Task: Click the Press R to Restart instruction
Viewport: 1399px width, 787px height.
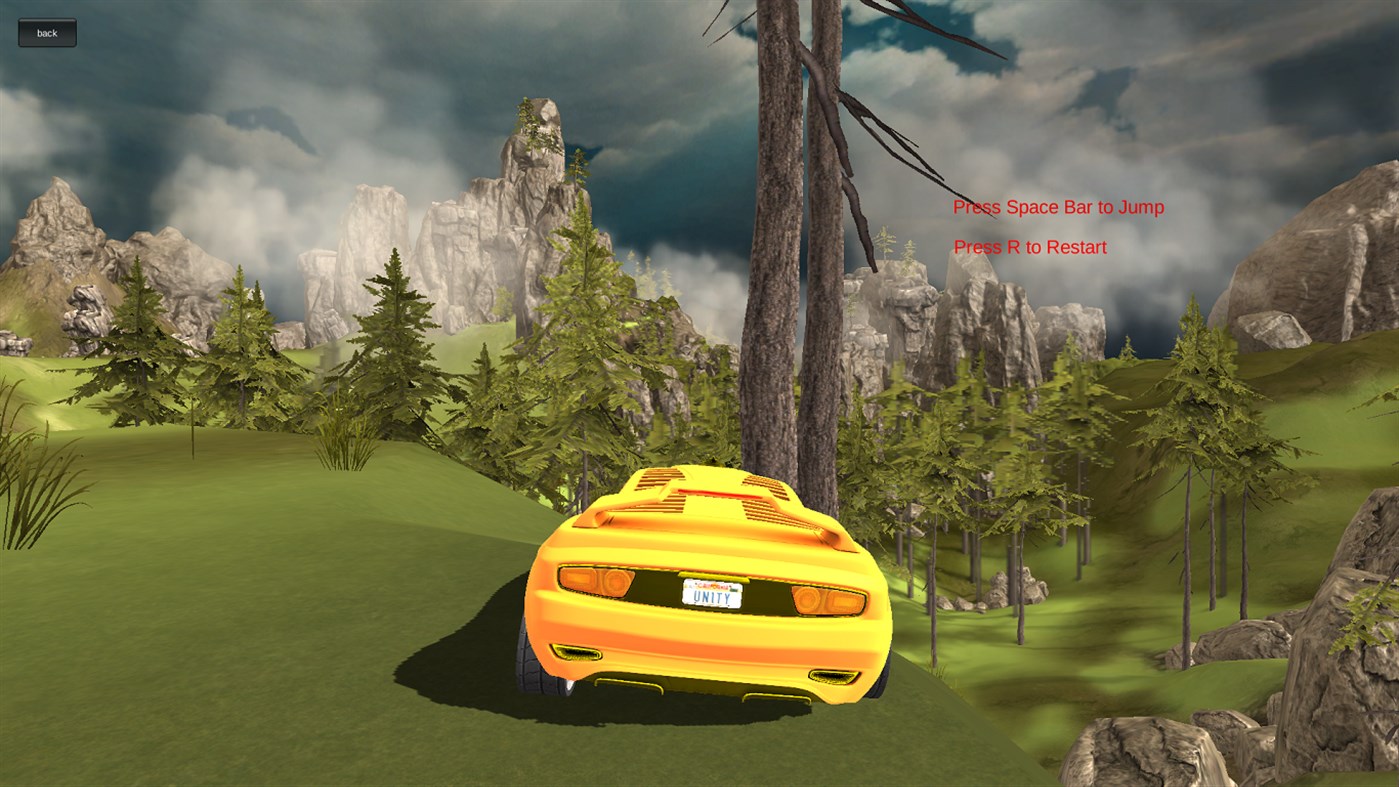Action: point(1028,247)
